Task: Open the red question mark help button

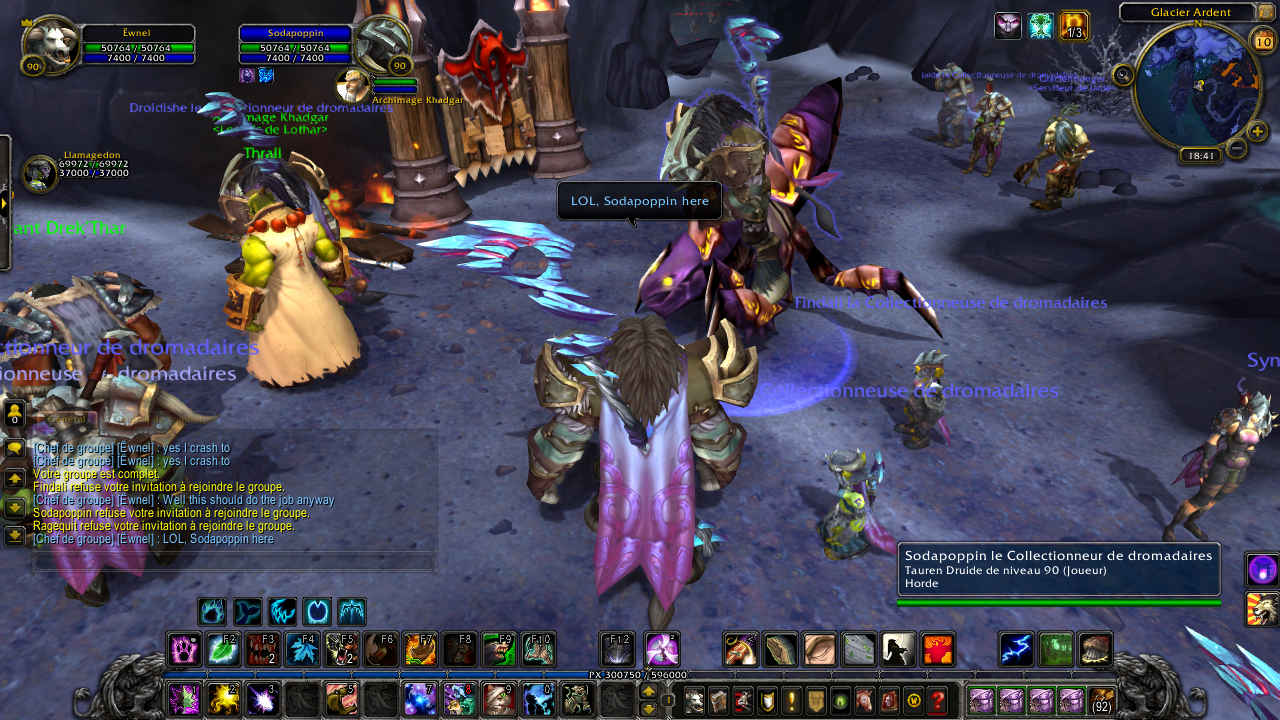Action: pyautogui.click(x=937, y=701)
